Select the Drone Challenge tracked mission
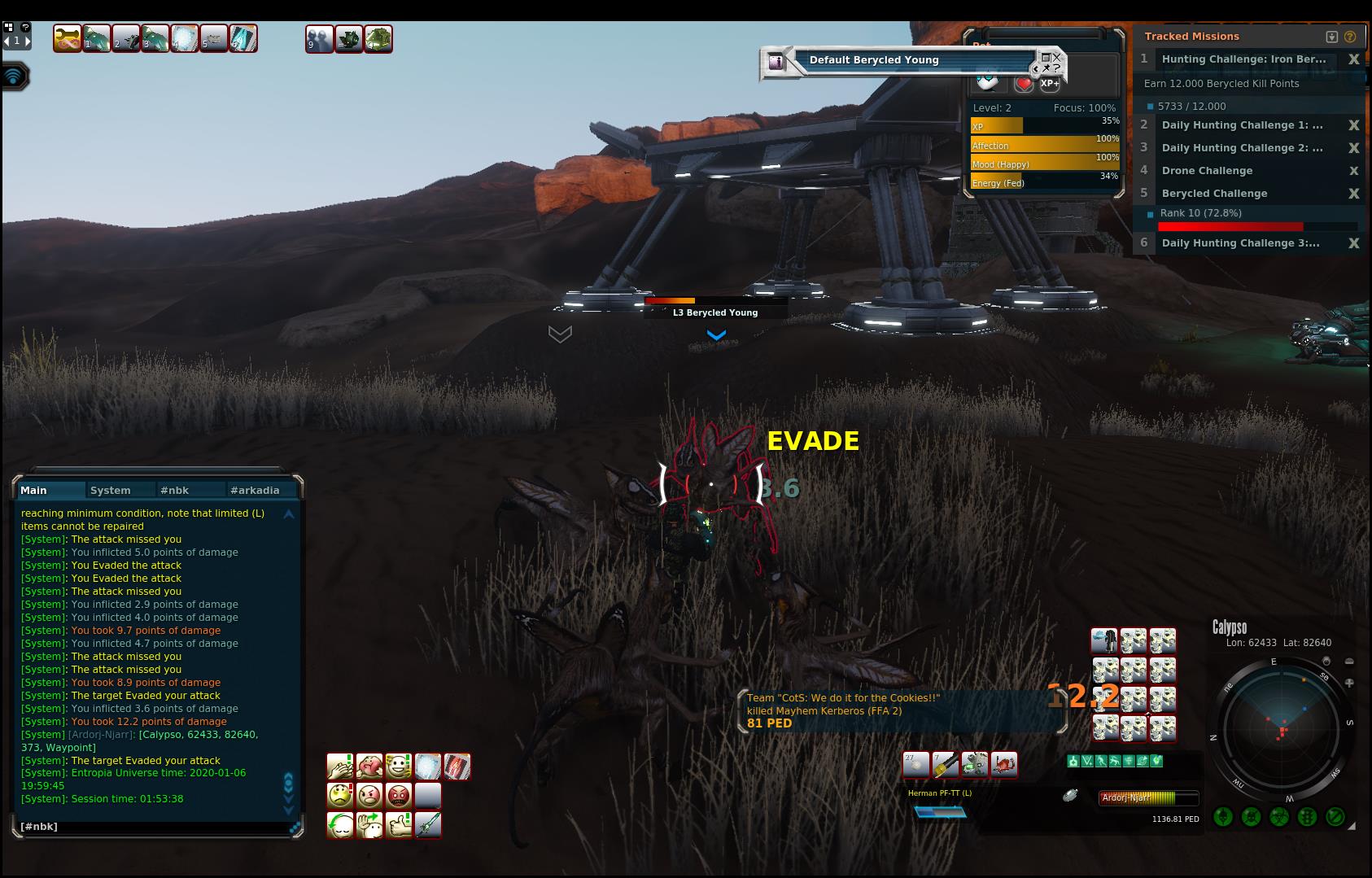Image resolution: width=1372 pixels, height=878 pixels. click(x=1207, y=171)
